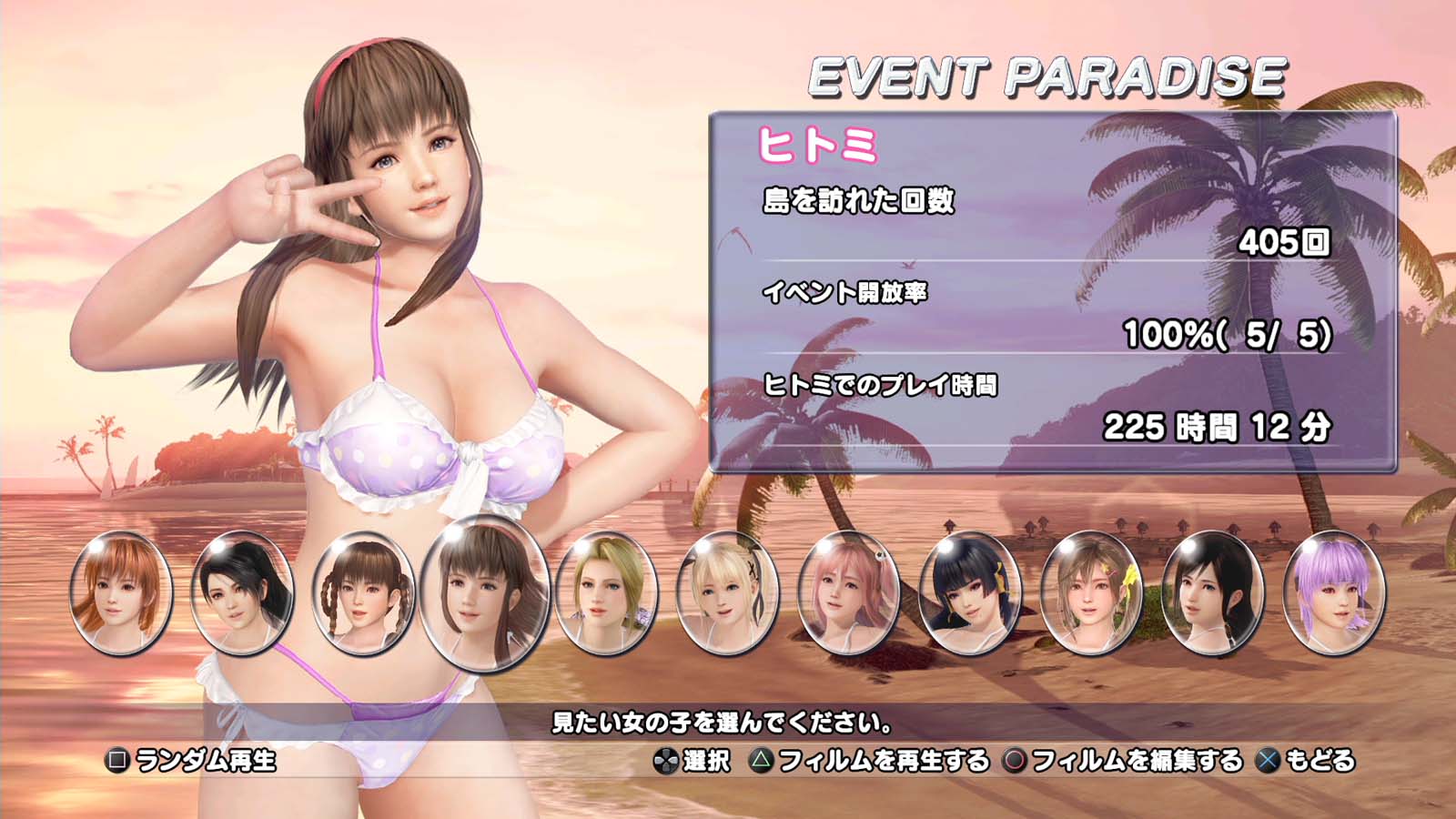Choose the blonde Helena portrait
The height and width of the screenshot is (819, 1456).
[x=606, y=592]
